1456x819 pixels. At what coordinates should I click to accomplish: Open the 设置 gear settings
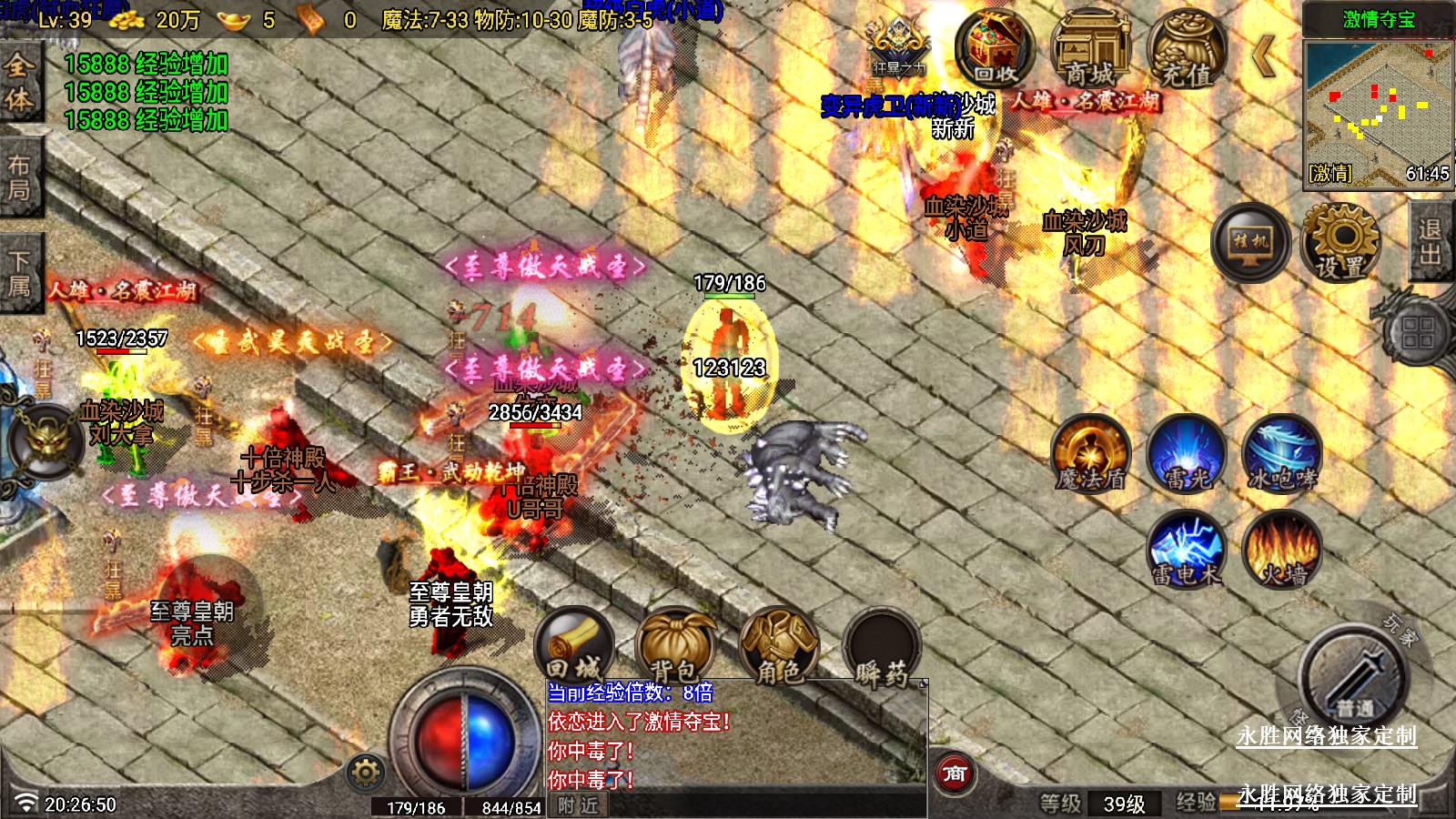pos(1340,242)
